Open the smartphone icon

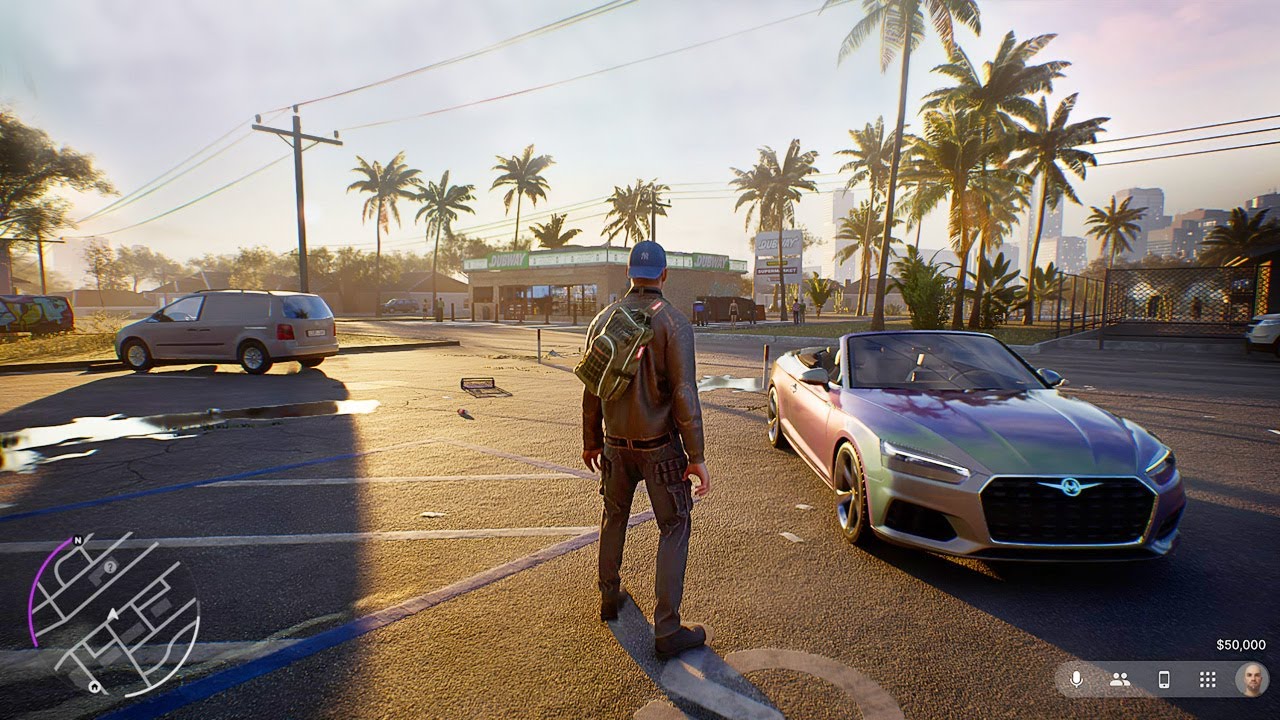[1164, 679]
